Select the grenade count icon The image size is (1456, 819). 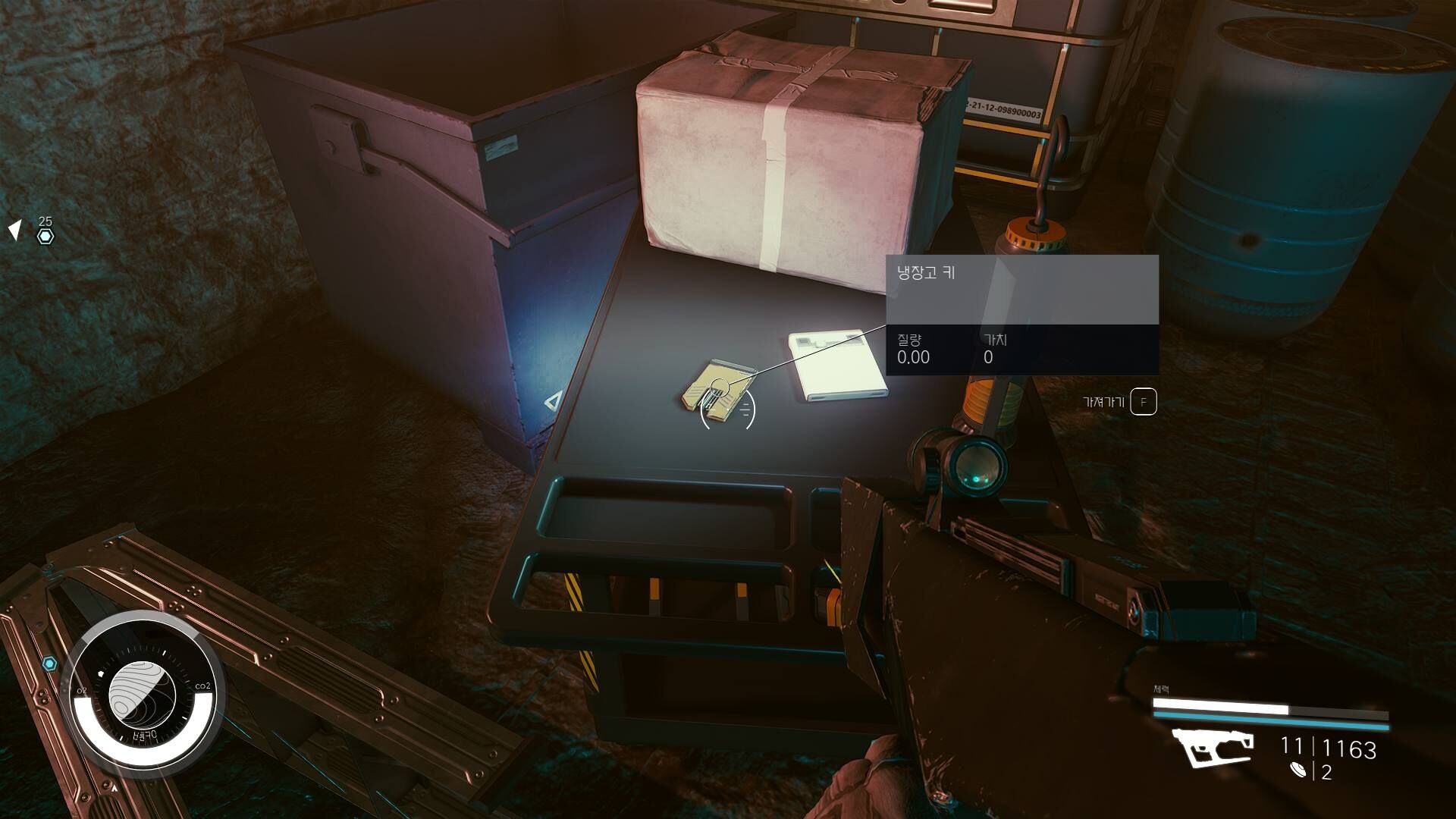(1298, 770)
